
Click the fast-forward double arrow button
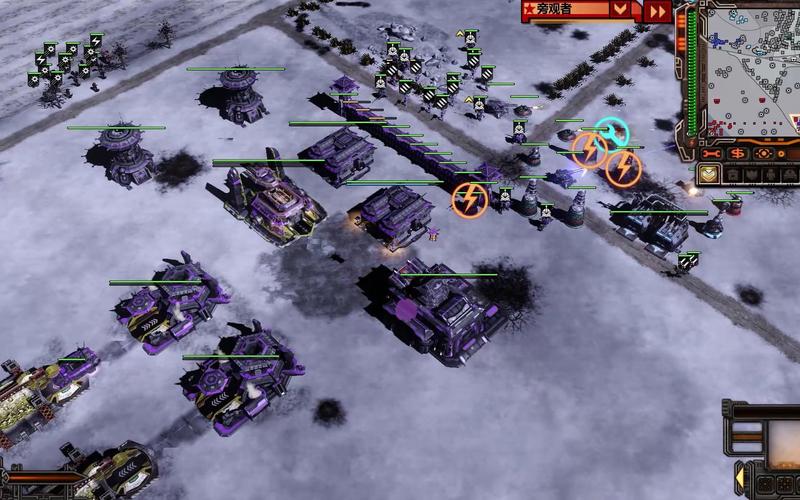[x=657, y=11]
